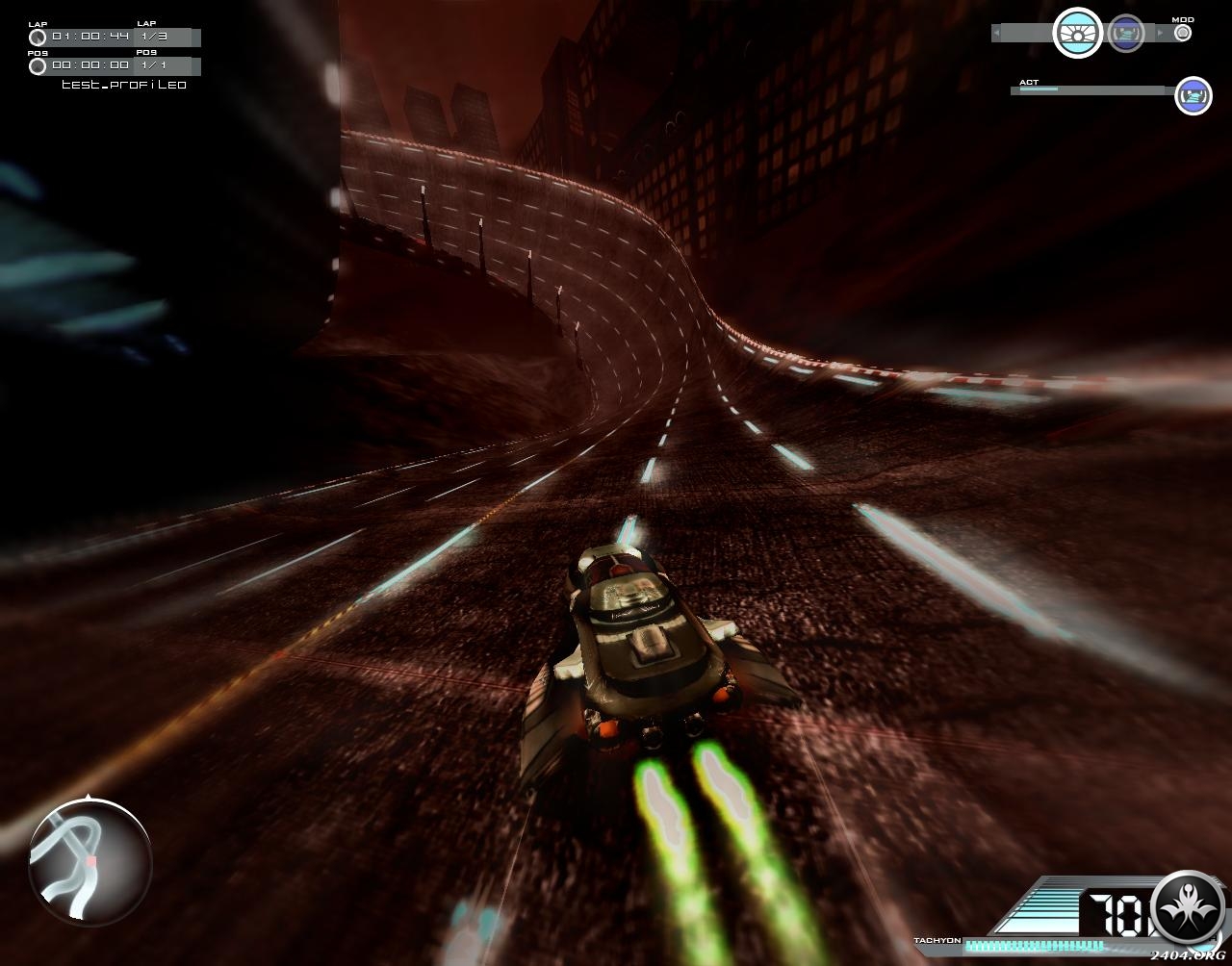
Task: Click the left arrow on the mod selector
Action: click(997, 34)
